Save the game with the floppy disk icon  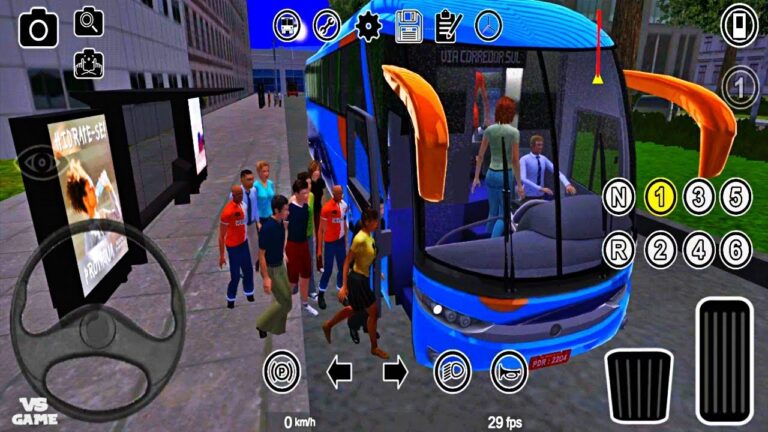[408, 25]
